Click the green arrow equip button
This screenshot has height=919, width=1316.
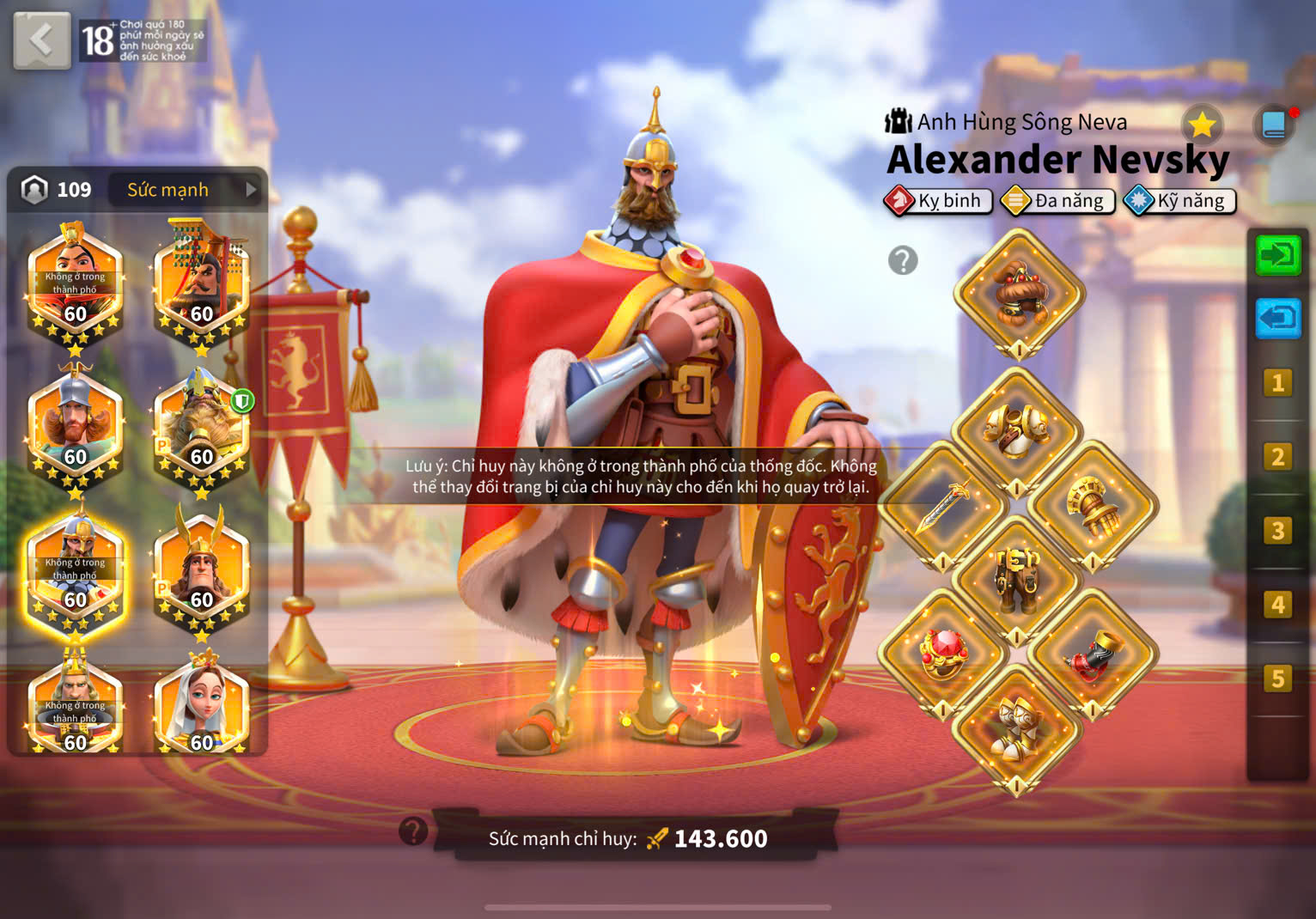(x=1277, y=255)
